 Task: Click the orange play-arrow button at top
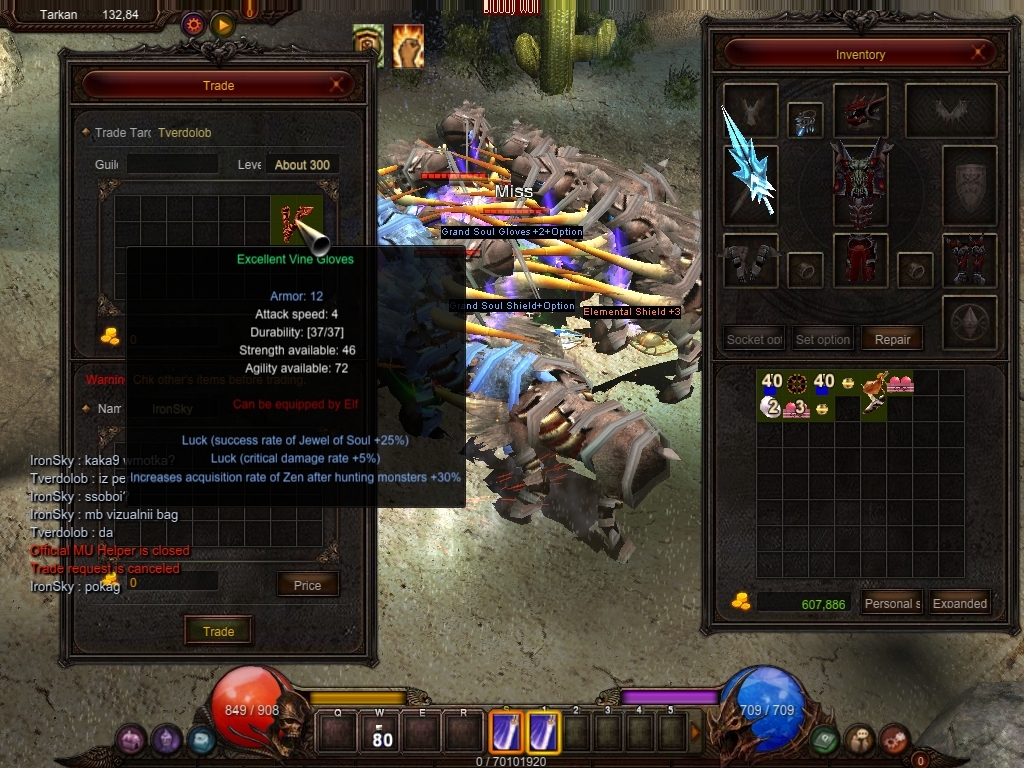[222, 24]
